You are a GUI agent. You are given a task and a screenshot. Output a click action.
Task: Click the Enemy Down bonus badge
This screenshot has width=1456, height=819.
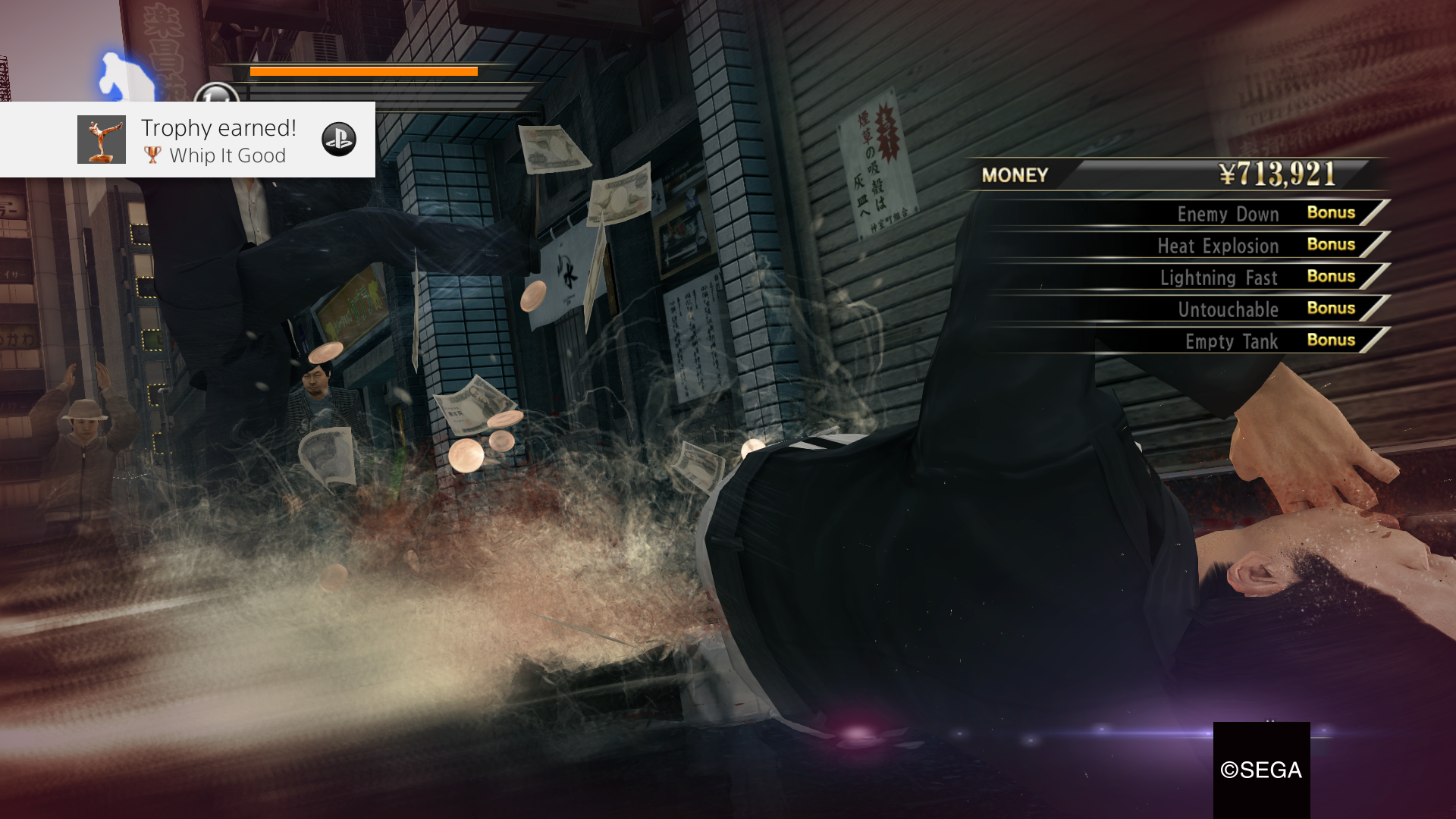coord(1331,213)
